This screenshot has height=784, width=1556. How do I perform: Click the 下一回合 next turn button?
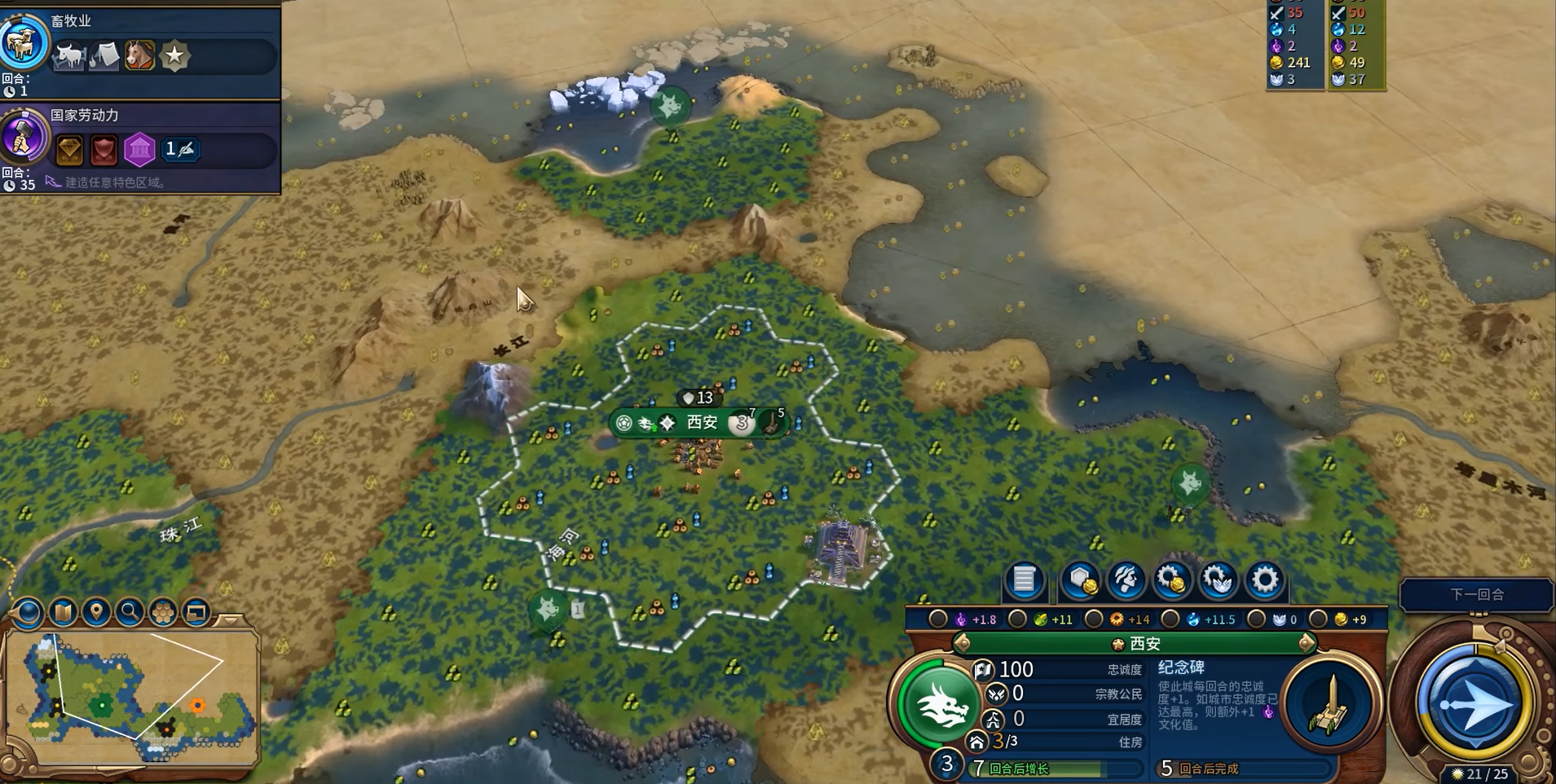(1476, 594)
